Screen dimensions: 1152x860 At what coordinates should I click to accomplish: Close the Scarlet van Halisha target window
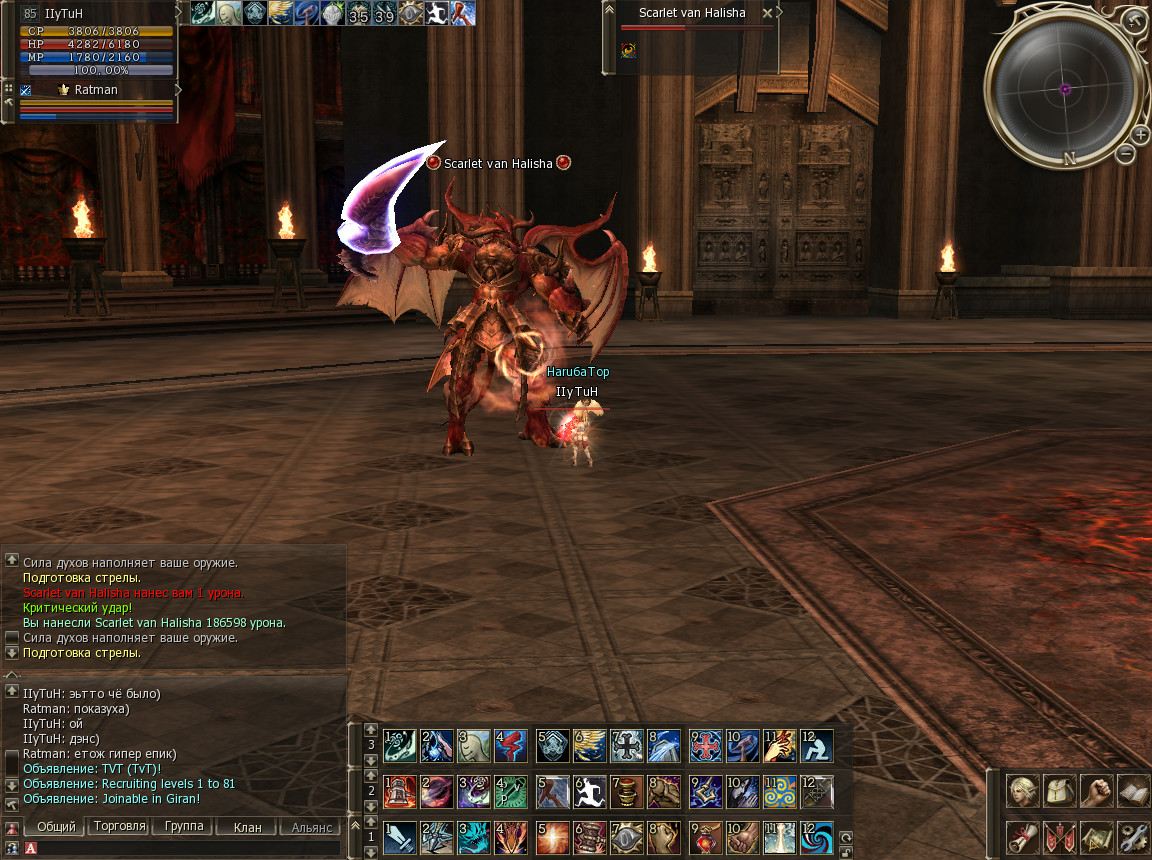pos(767,14)
